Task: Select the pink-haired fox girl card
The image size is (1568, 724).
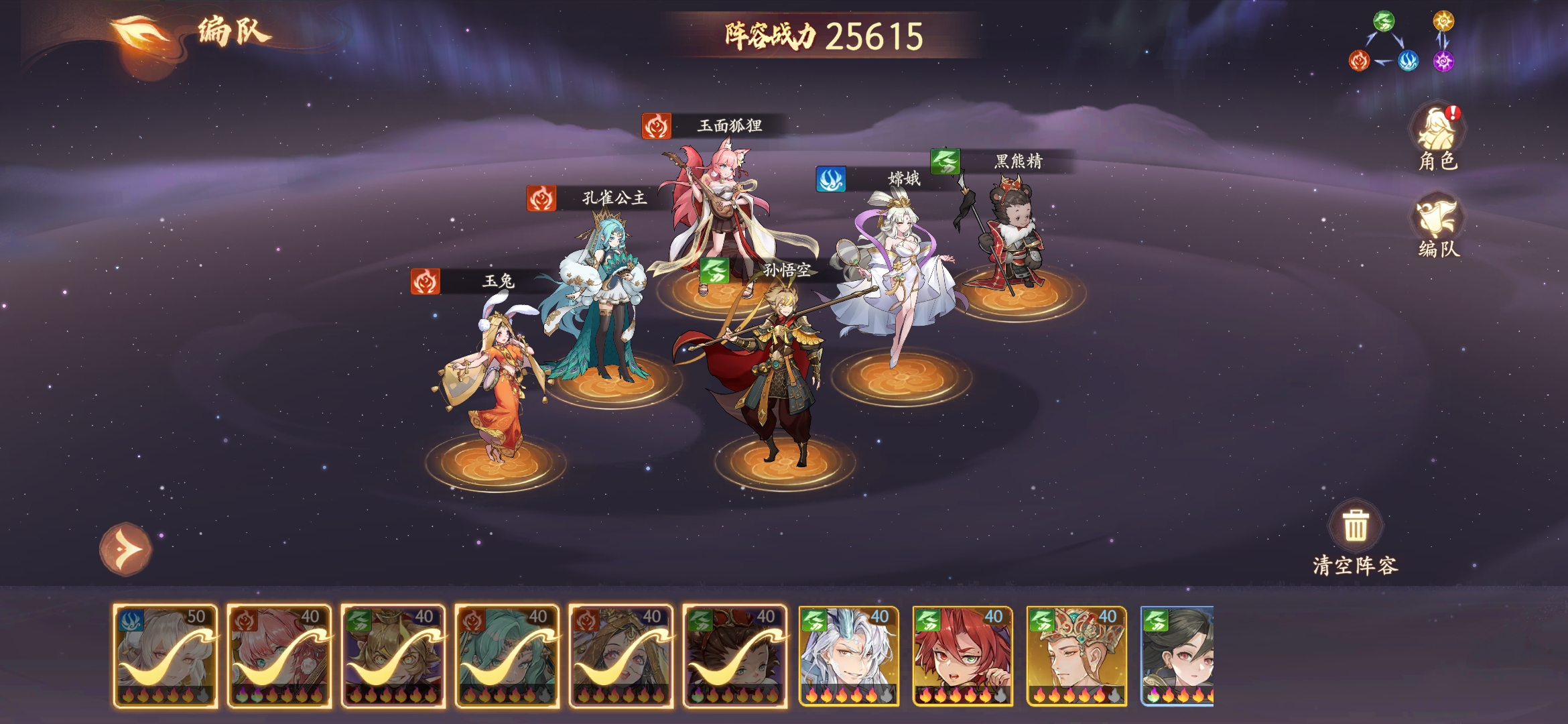Action: pos(279,656)
